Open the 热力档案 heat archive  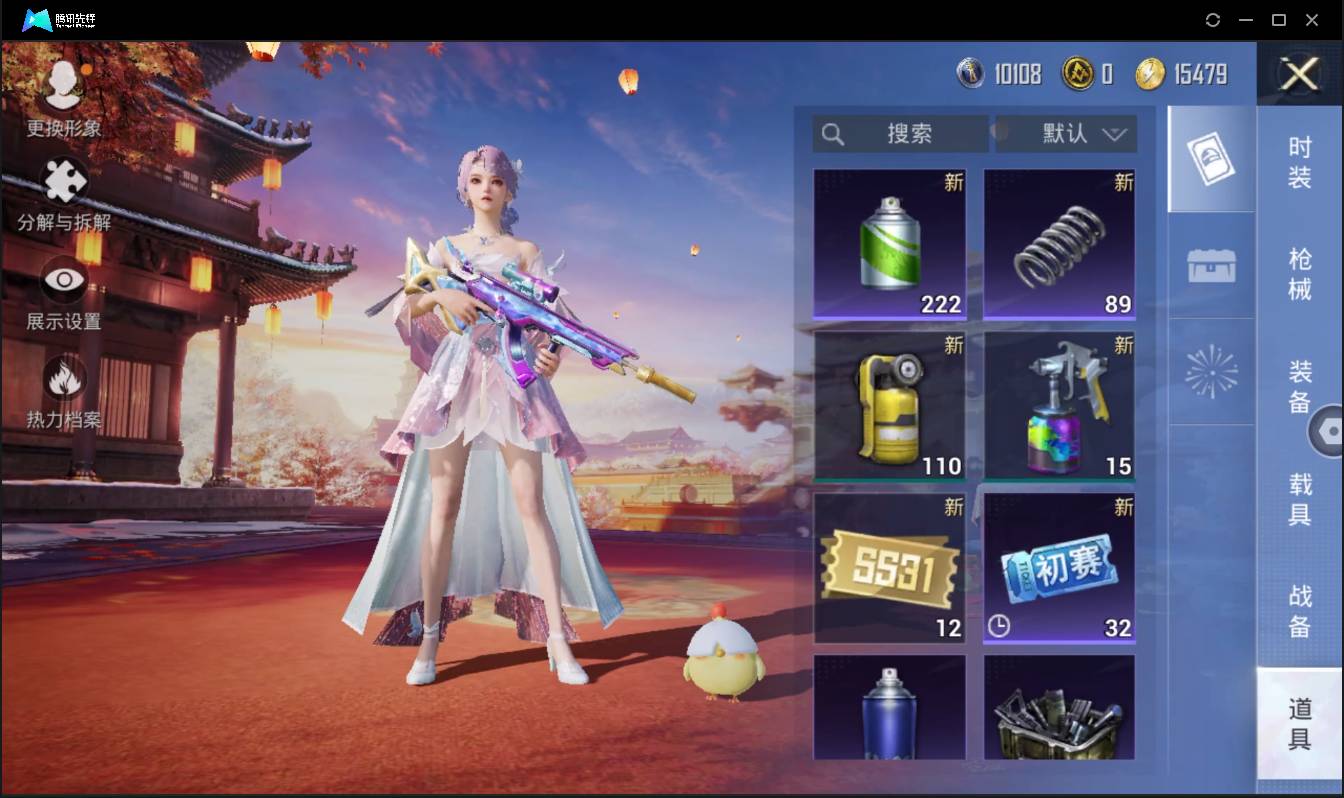click(x=62, y=384)
